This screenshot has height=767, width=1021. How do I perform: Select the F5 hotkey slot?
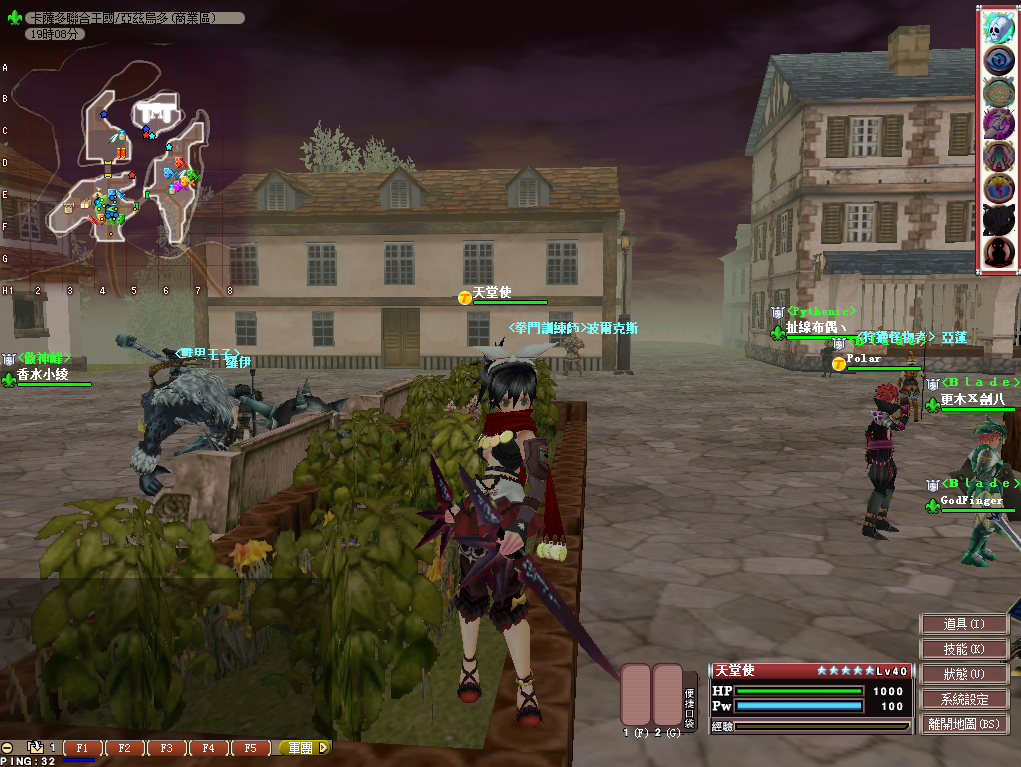pos(249,748)
